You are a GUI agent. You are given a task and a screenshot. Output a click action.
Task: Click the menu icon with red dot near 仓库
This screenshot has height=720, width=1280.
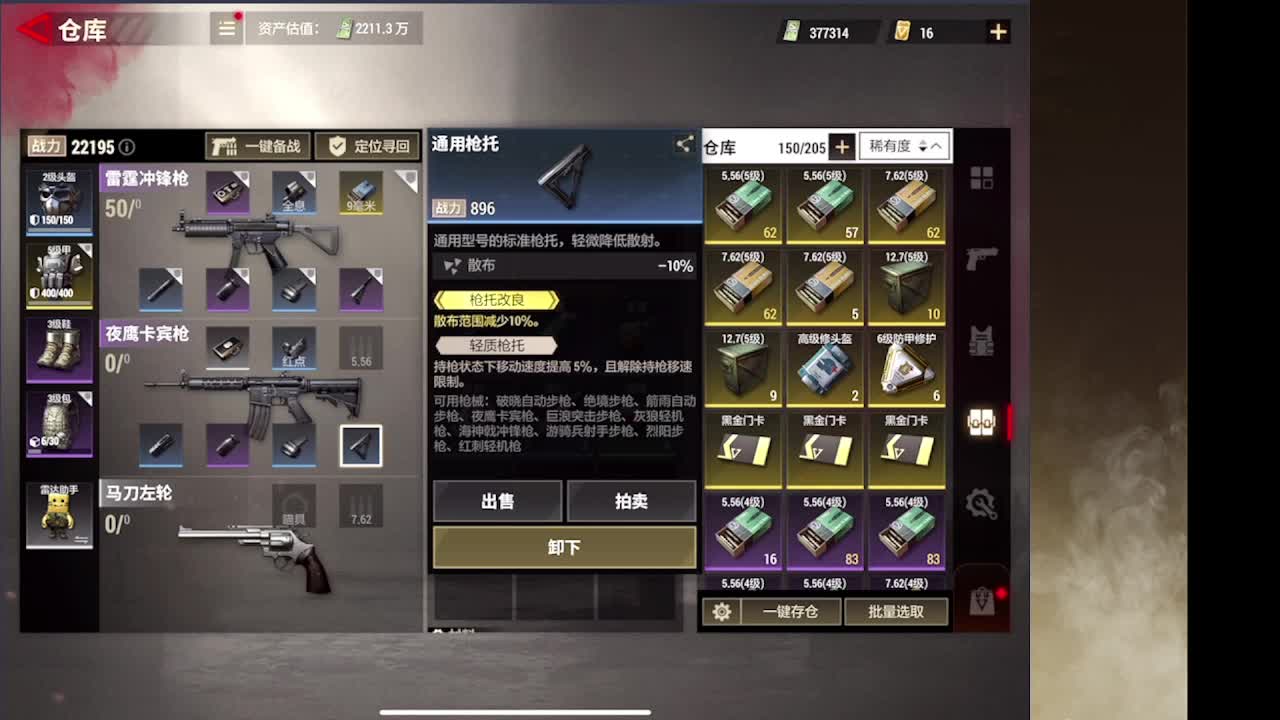[226, 29]
